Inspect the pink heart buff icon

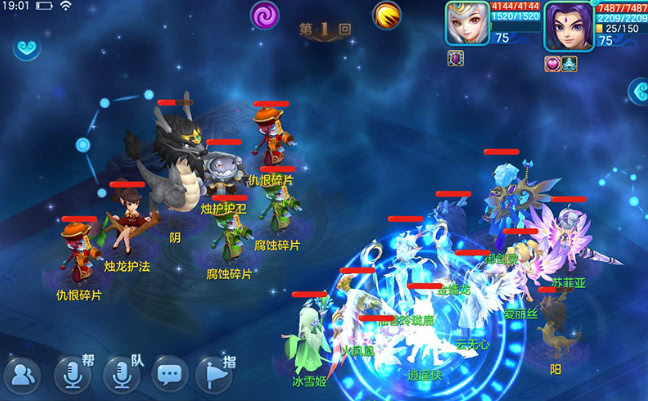tap(551, 63)
